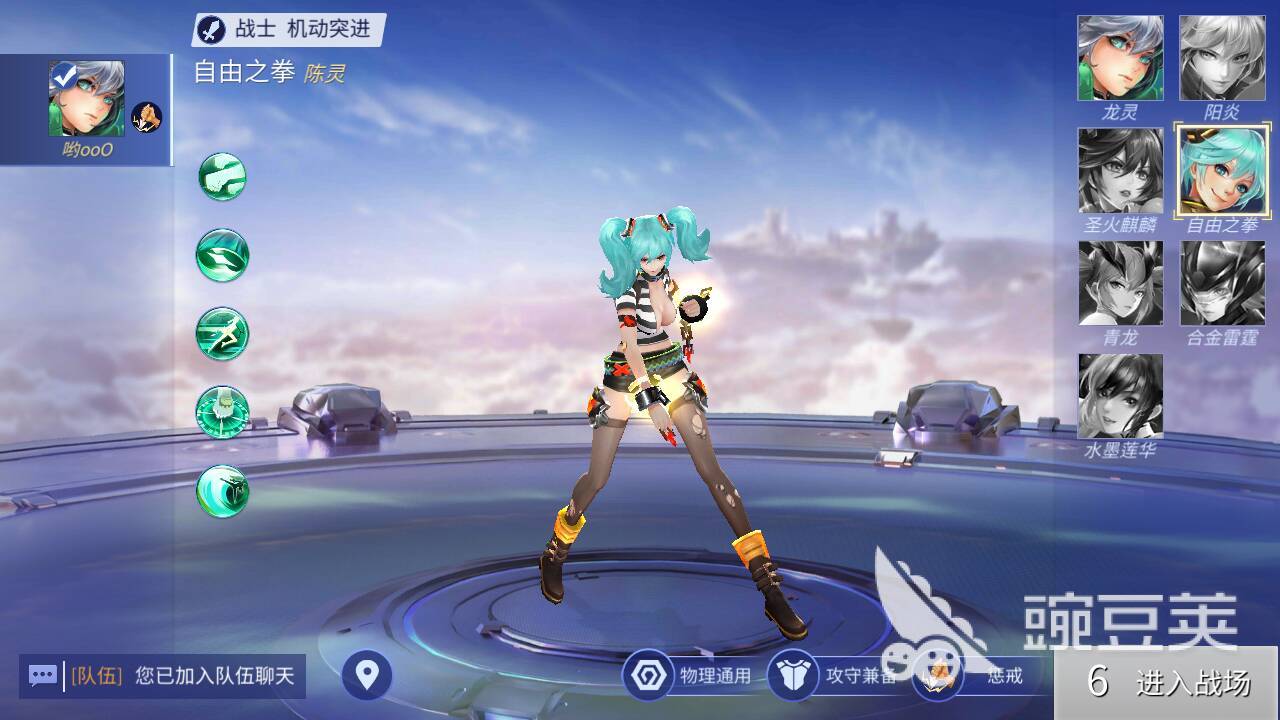Choose the 青龙 skin portrait
The width and height of the screenshot is (1280, 720).
point(1120,283)
